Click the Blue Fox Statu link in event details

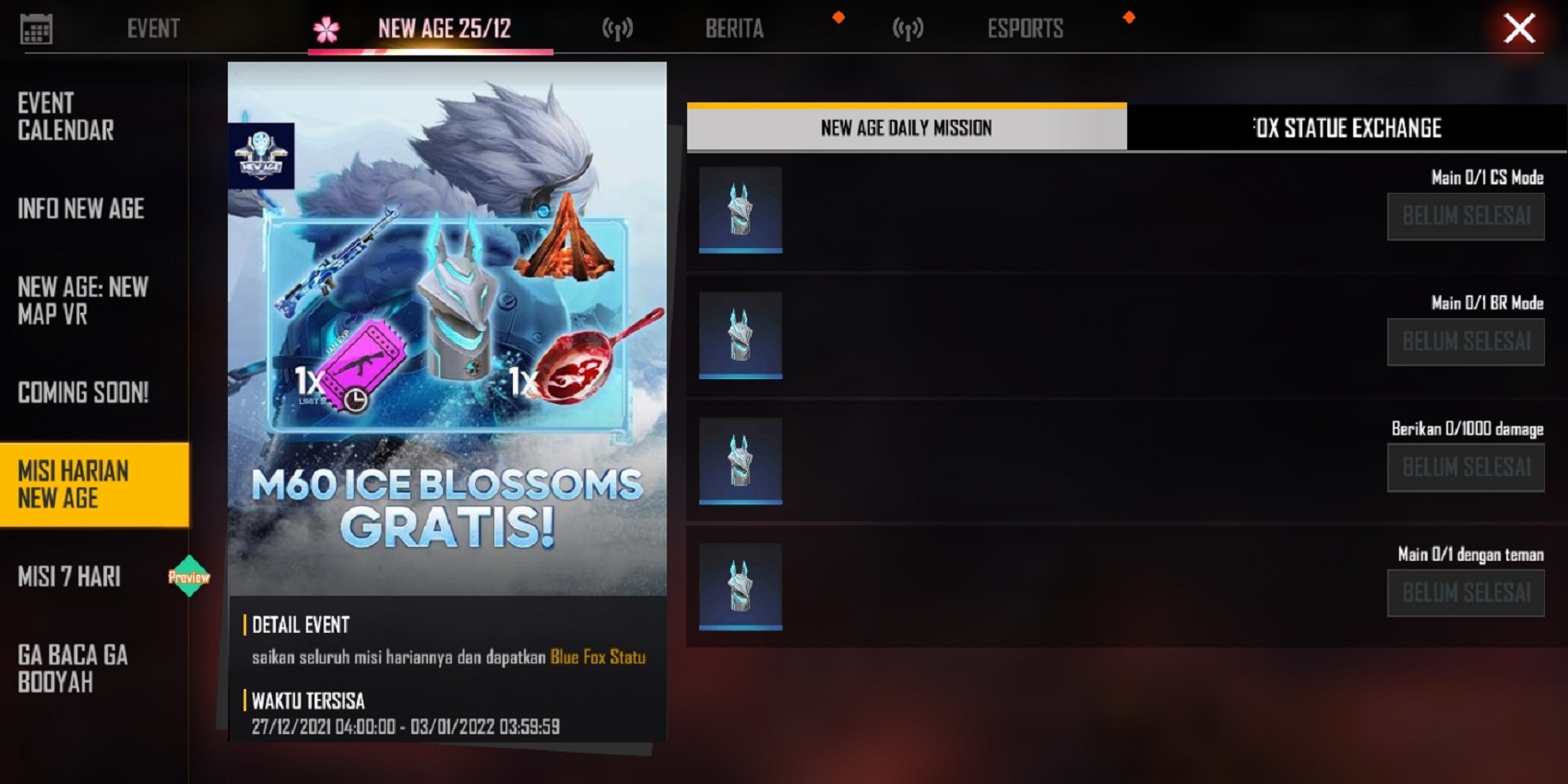pos(598,659)
